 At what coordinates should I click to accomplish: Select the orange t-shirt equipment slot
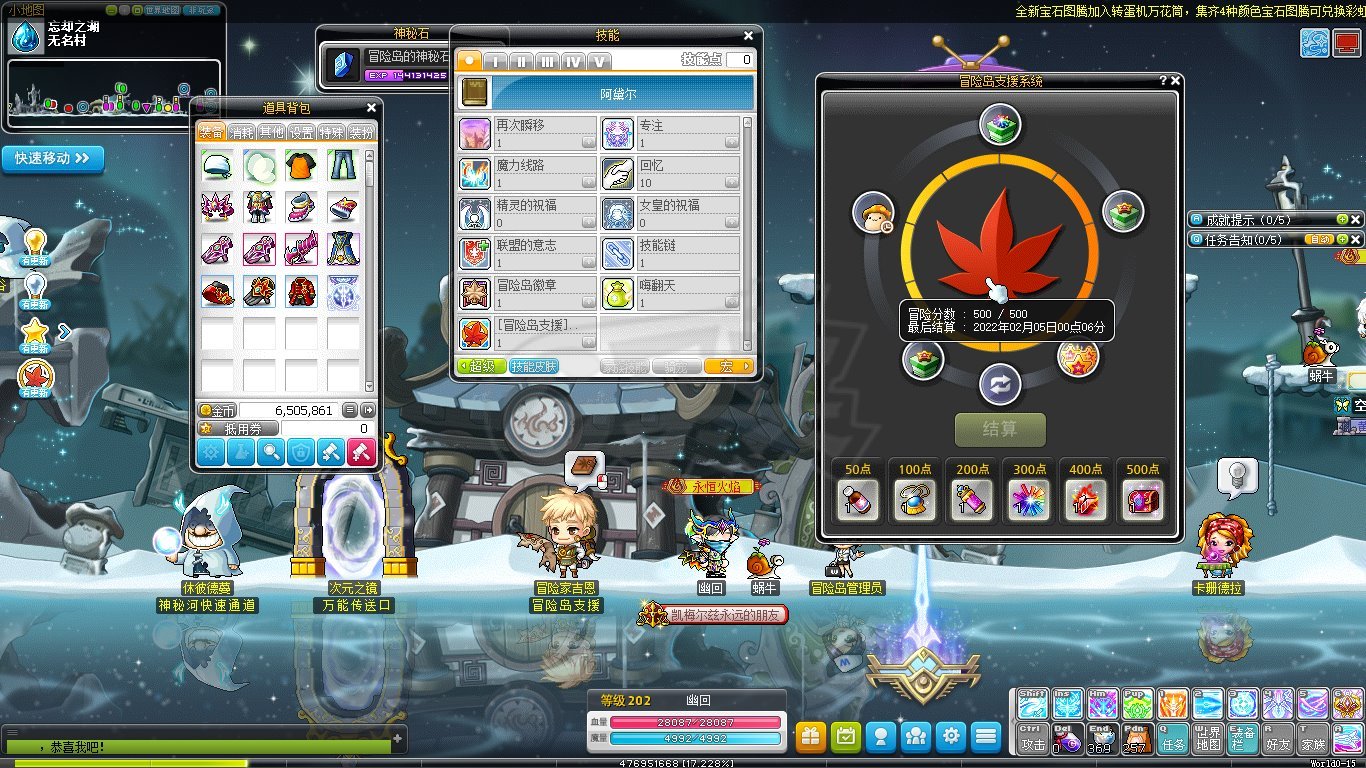click(300, 165)
